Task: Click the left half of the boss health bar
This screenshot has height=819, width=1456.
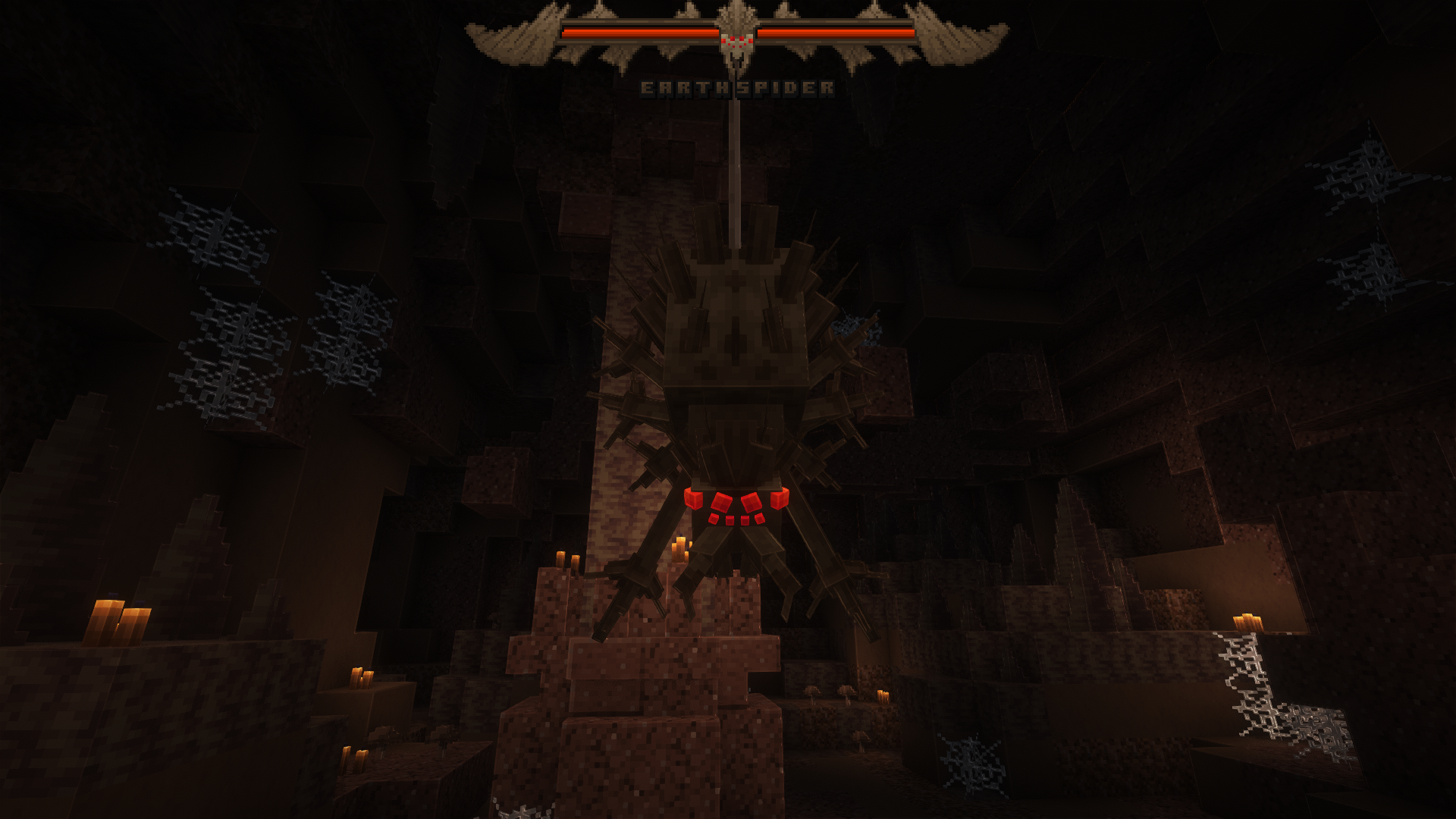Action: pyautogui.click(x=637, y=34)
